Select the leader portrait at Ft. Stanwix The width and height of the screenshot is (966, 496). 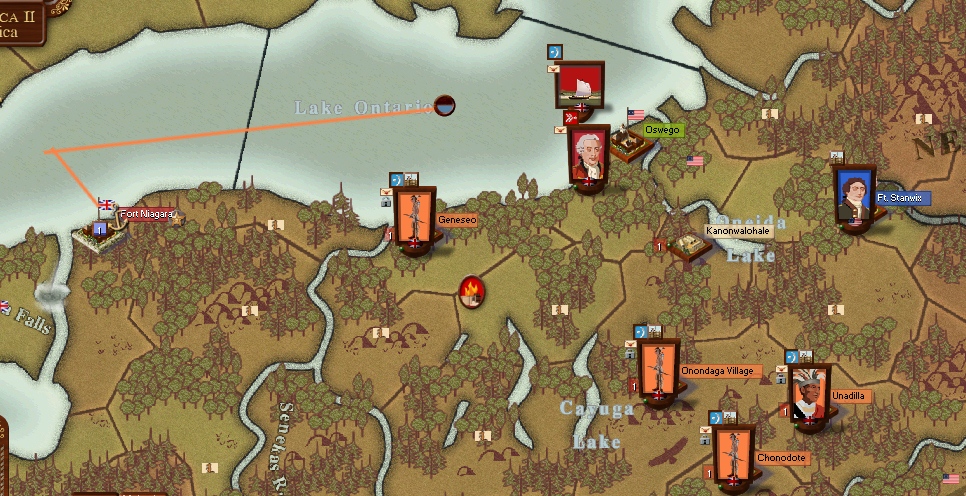point(852,196)
